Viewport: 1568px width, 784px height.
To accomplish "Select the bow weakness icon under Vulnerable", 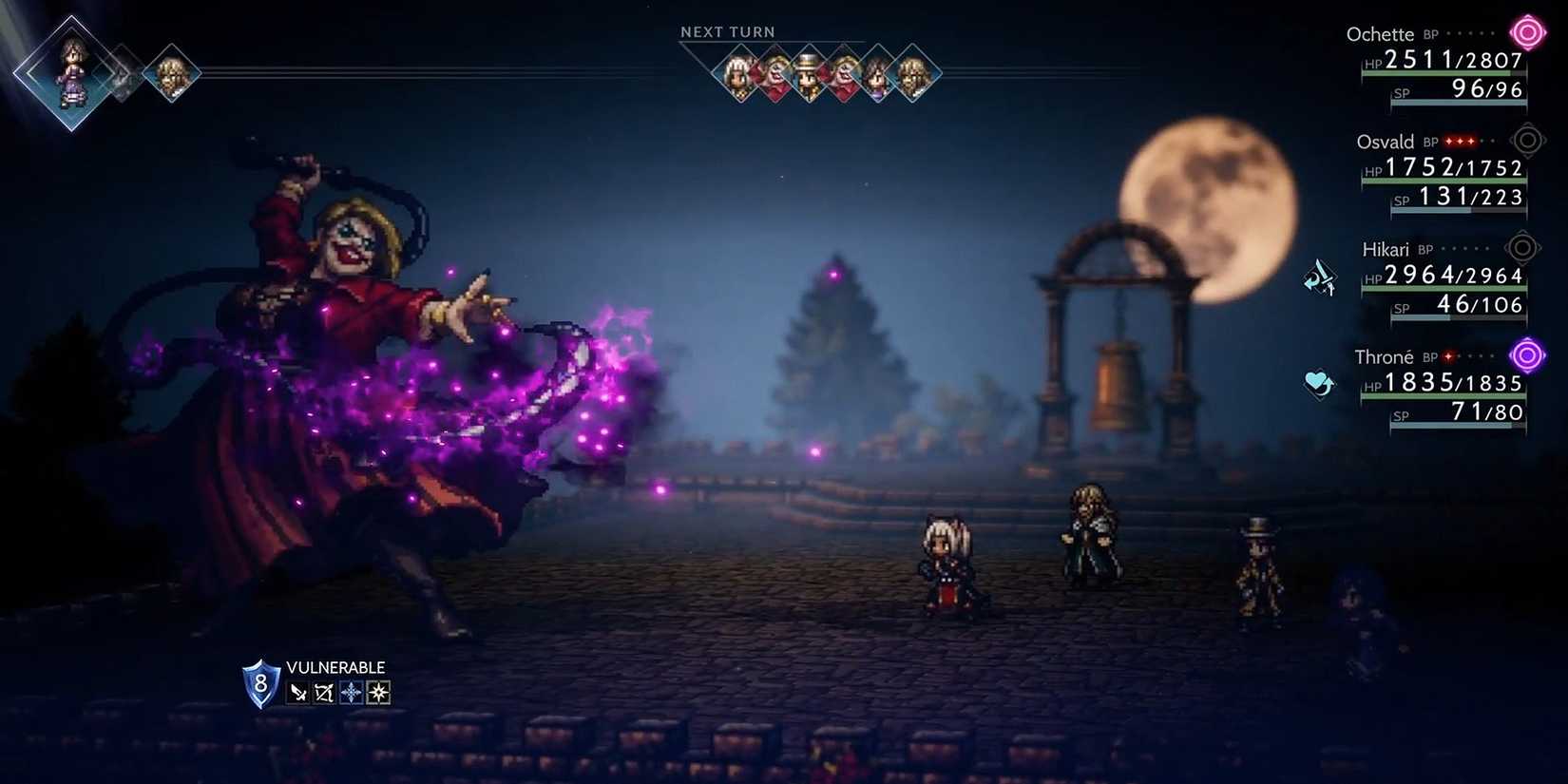I will click(x=323, y=692).
